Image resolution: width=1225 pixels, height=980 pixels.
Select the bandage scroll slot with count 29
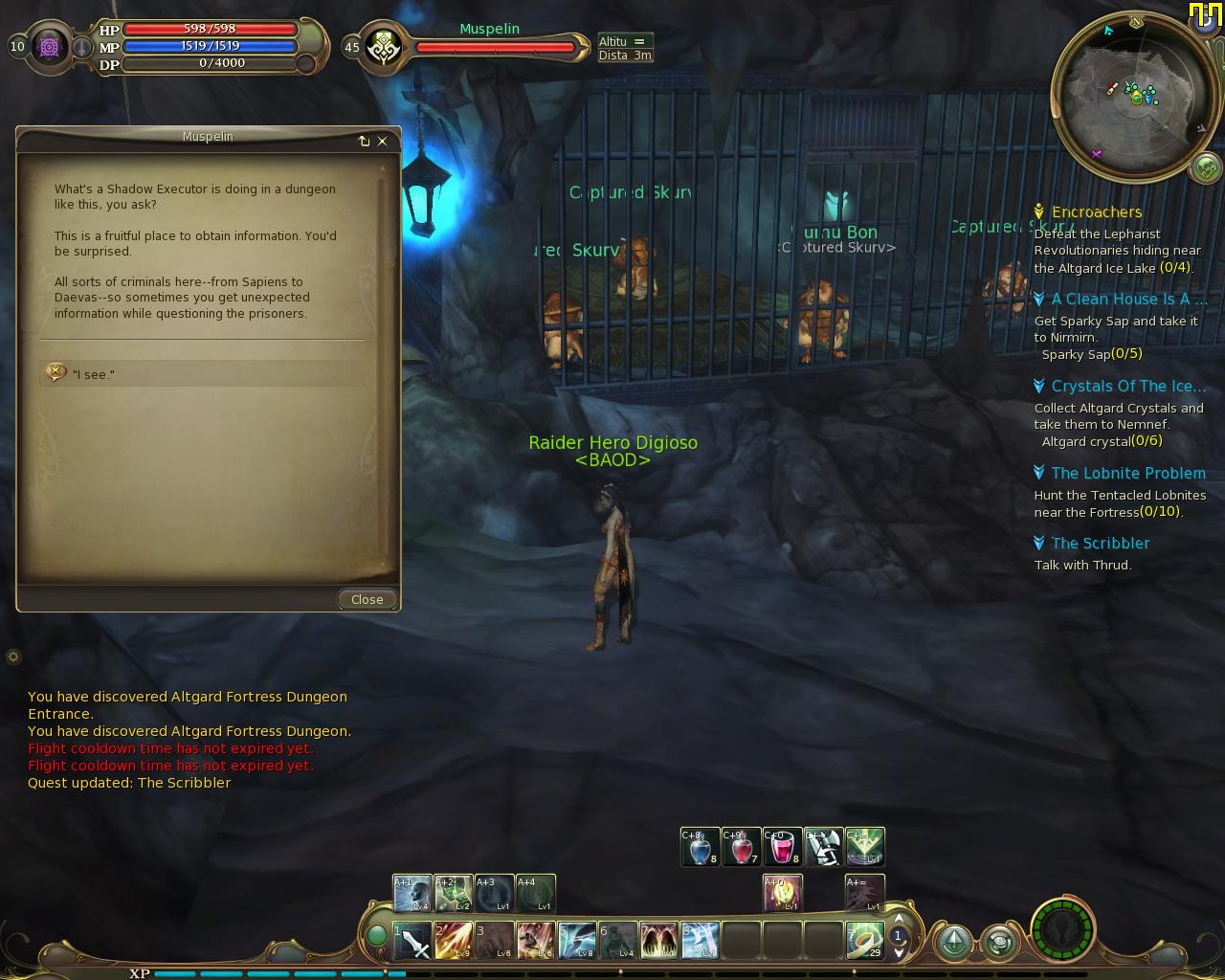[865, 941]
